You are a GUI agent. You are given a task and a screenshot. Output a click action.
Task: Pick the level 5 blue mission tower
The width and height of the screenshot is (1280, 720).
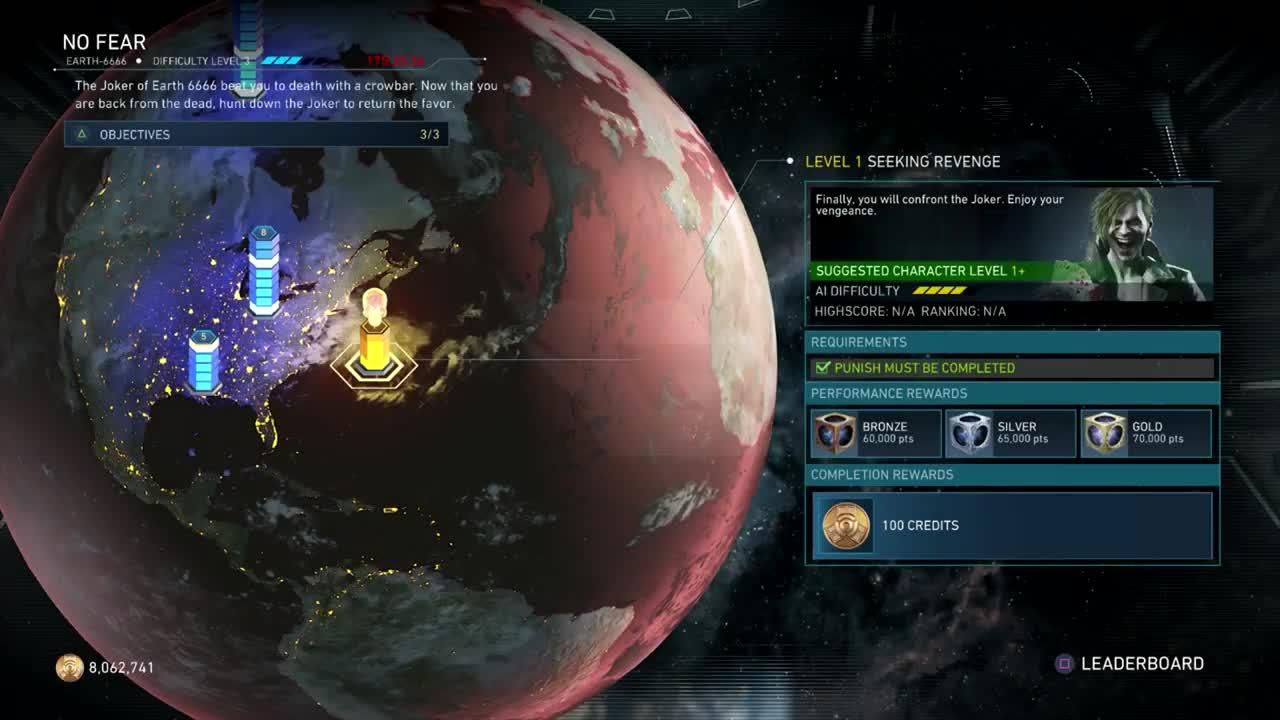point(204,362)
